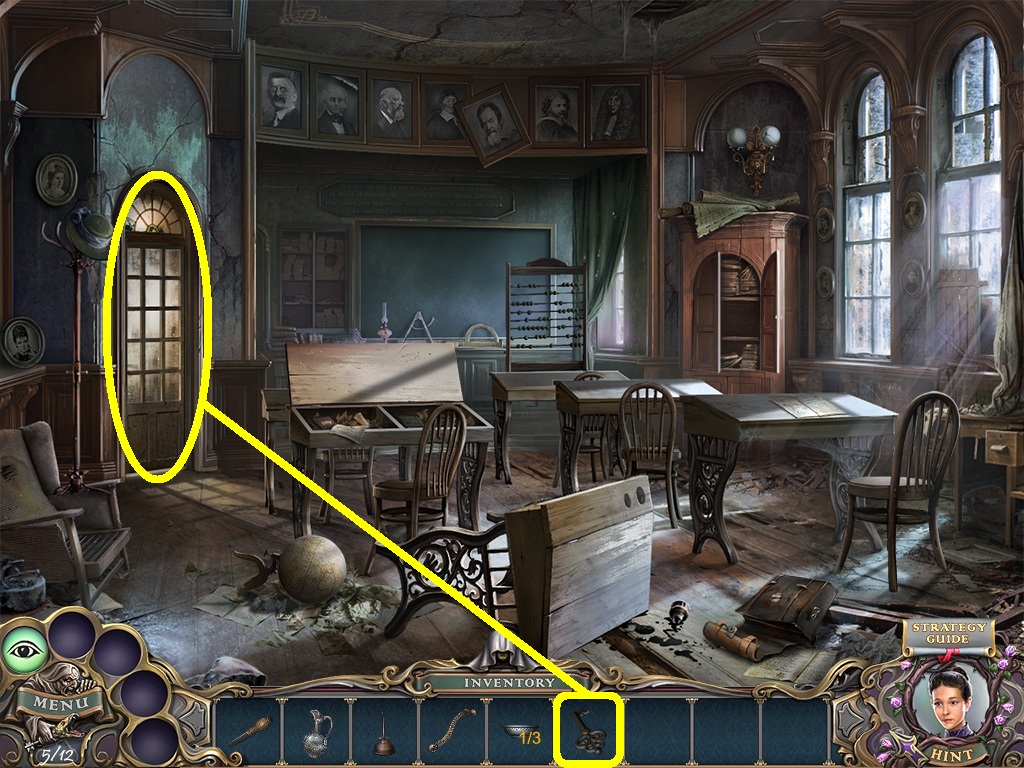The image size is (1024, 768).
Task: Select the bowl item marked 1/3
Action: point(518,732)
